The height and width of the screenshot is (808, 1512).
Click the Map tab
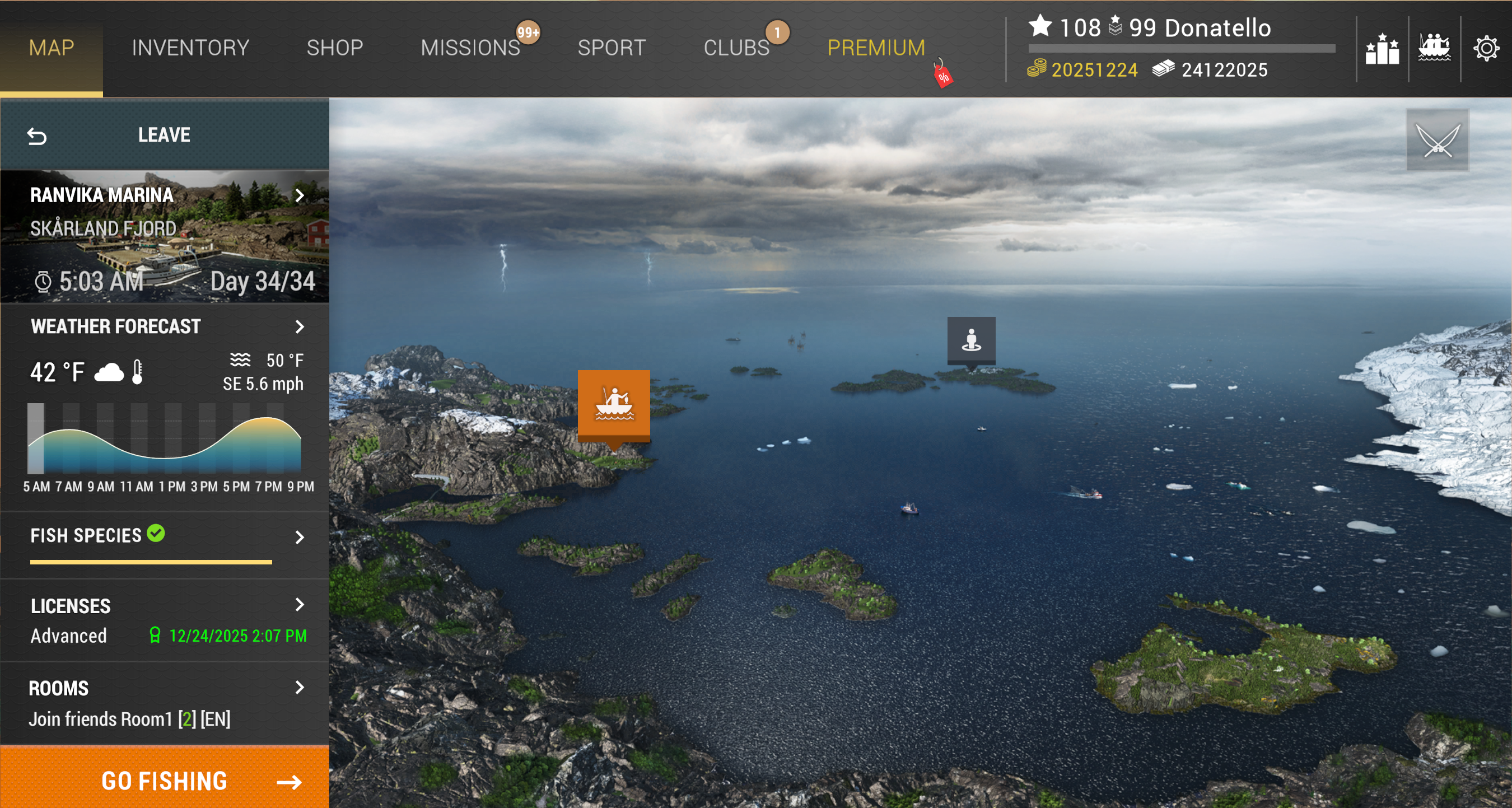[52, 48]
